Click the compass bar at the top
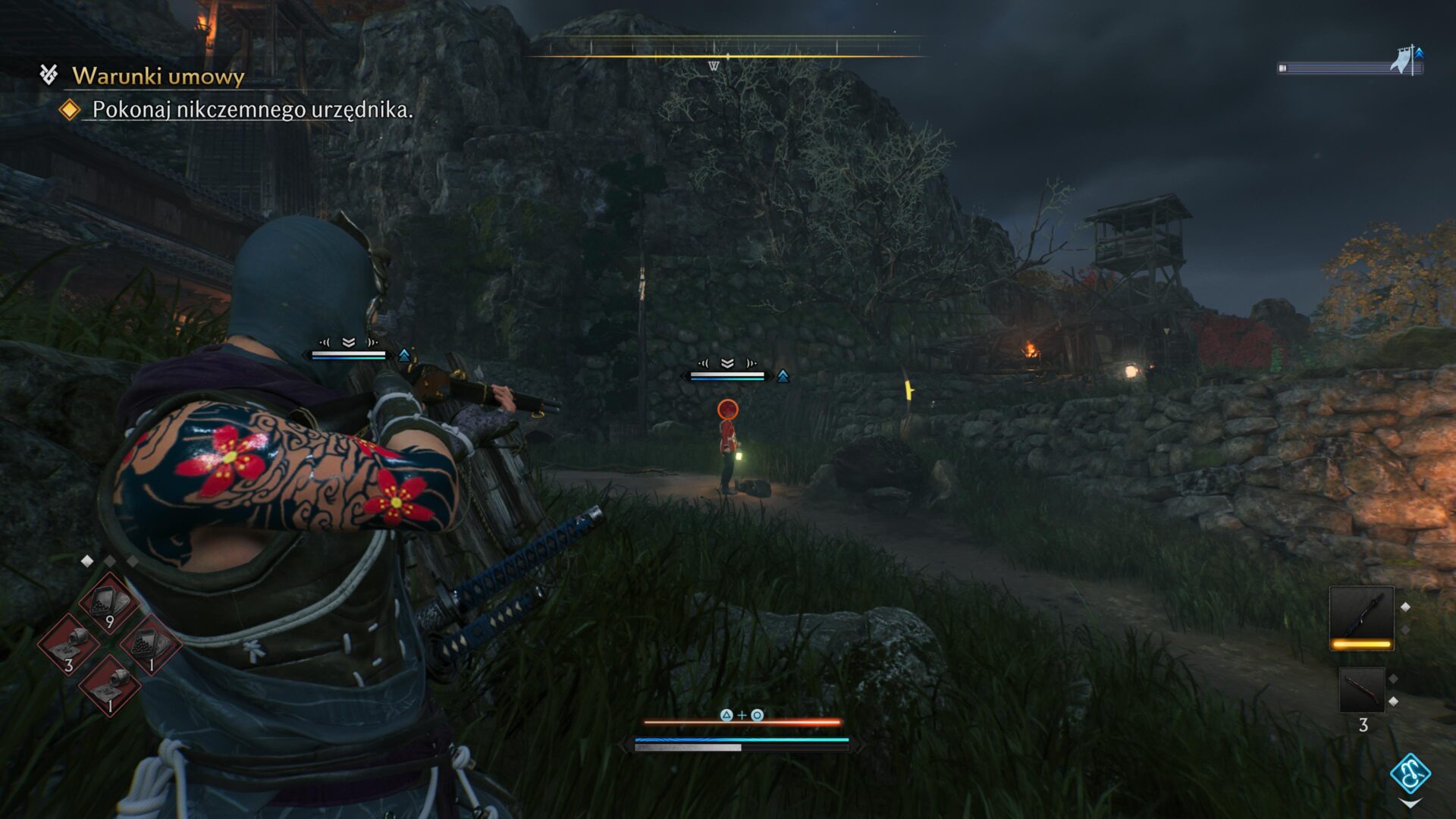Screen dimensions: 1456x819 click(727, 56)
